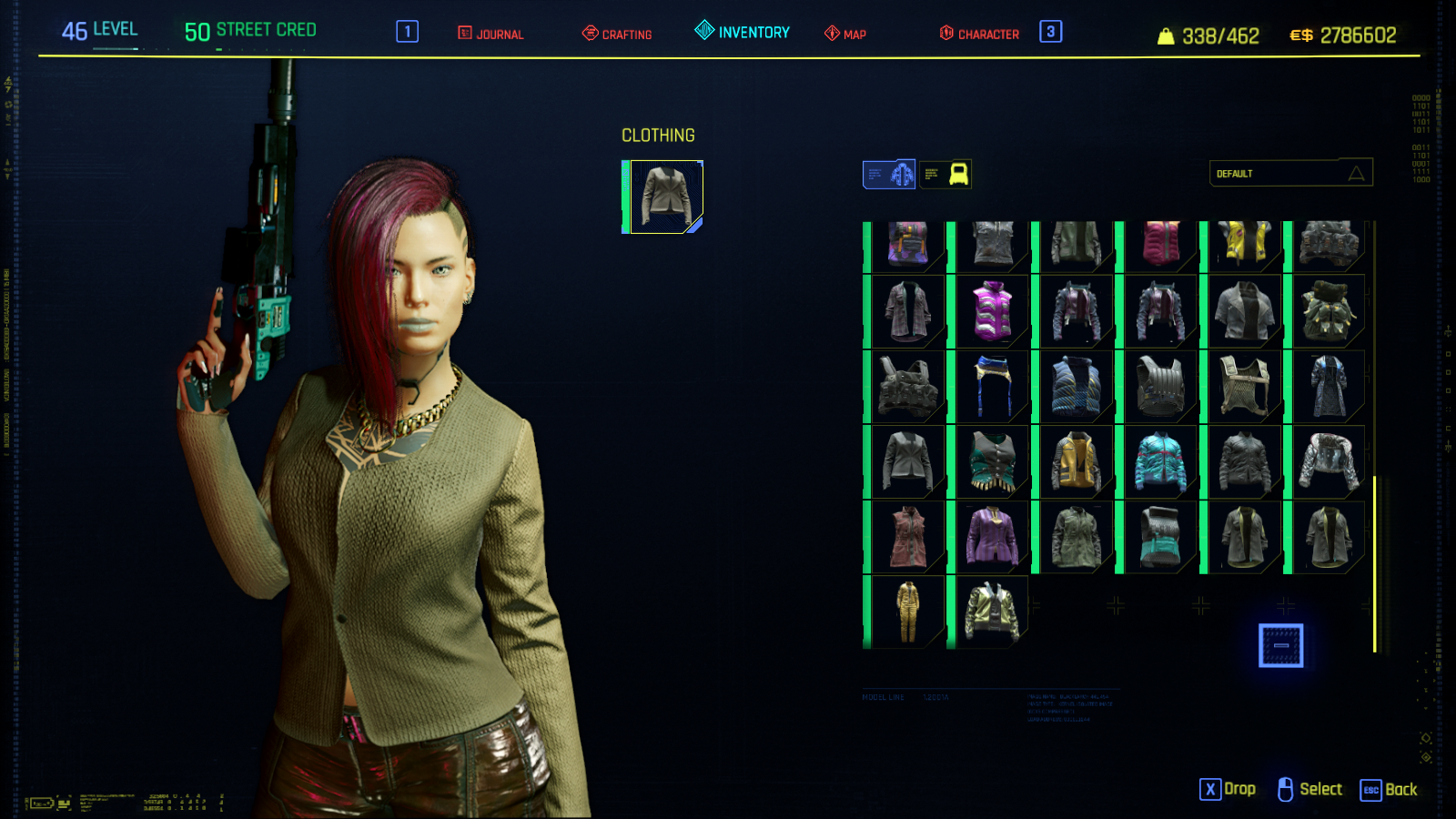
Task: Pick the long blue coat
Action: point(1330,387)
